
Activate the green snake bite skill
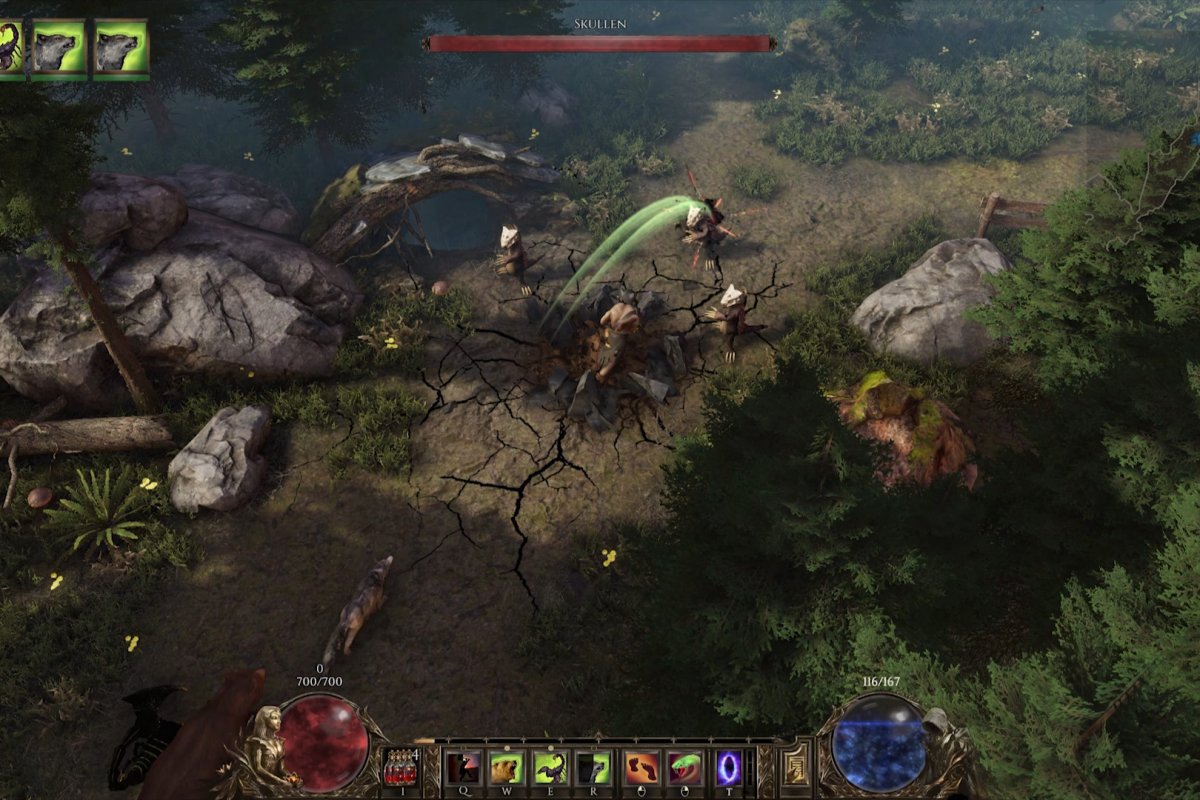[684, 767]
